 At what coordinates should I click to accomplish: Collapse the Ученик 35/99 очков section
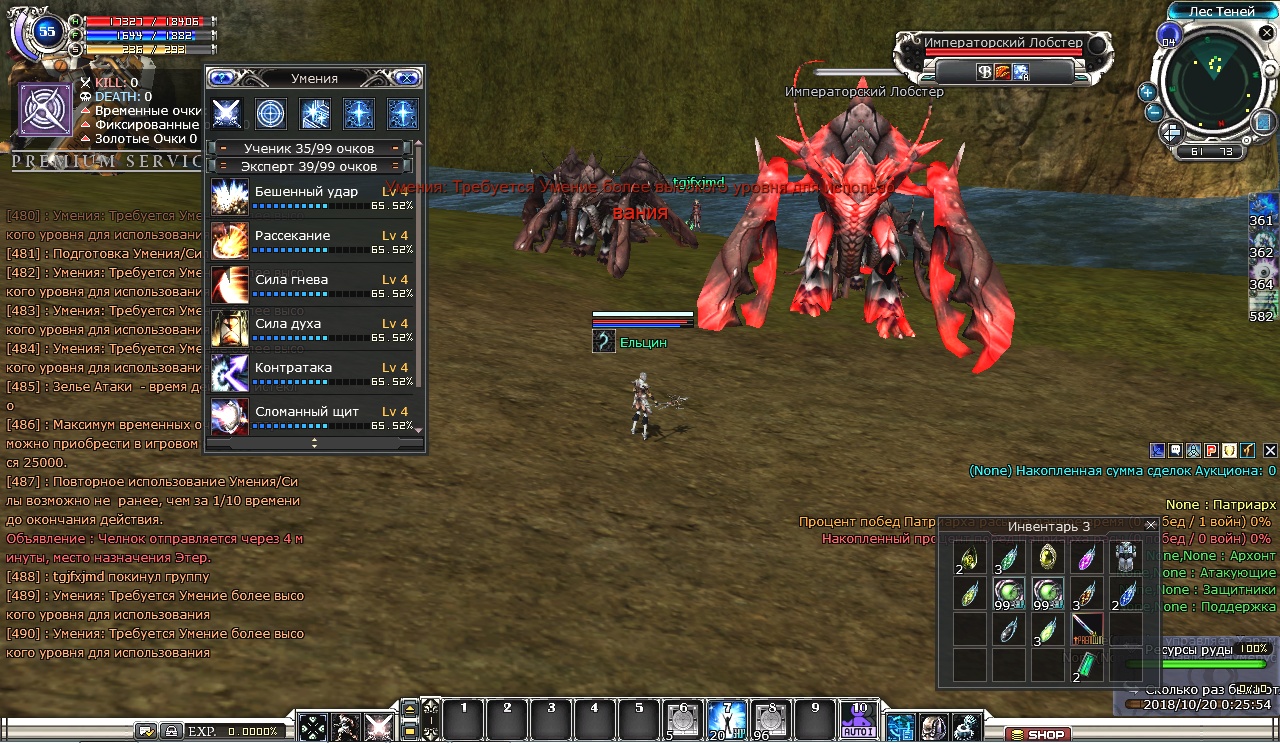222,148
